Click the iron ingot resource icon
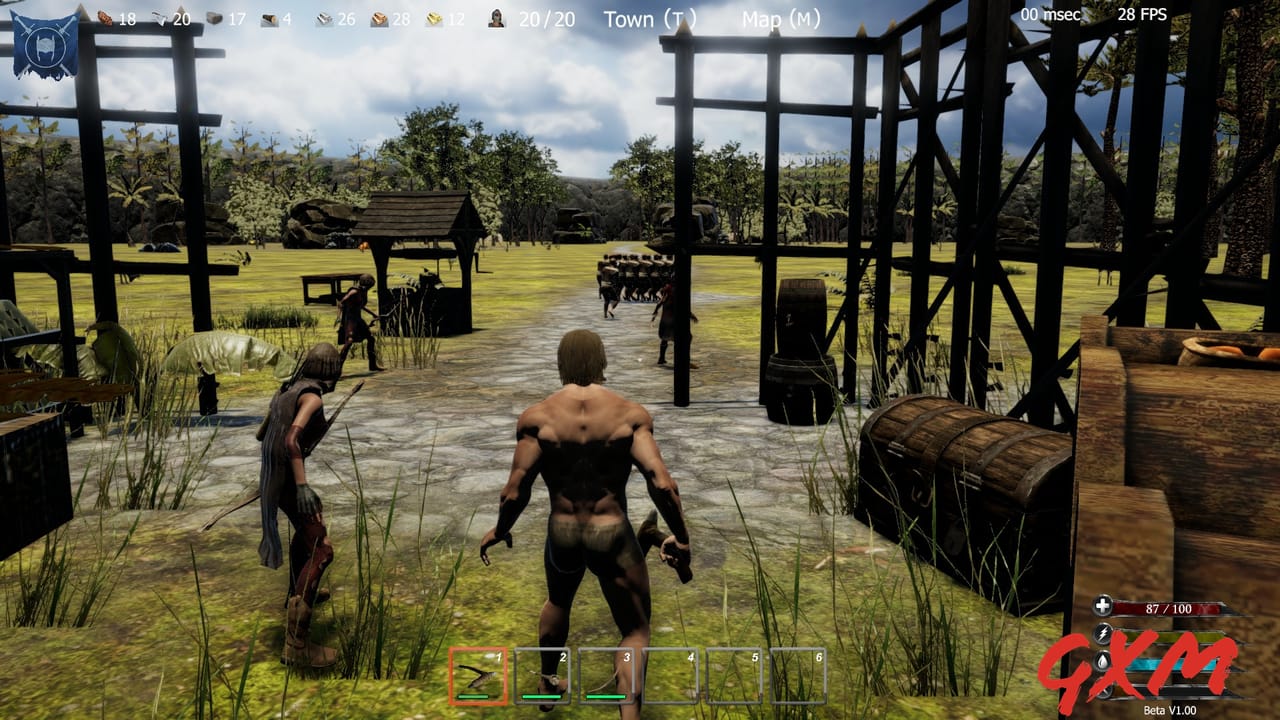The height and width of the screenshot is (720, 1280). pos(324,19)
